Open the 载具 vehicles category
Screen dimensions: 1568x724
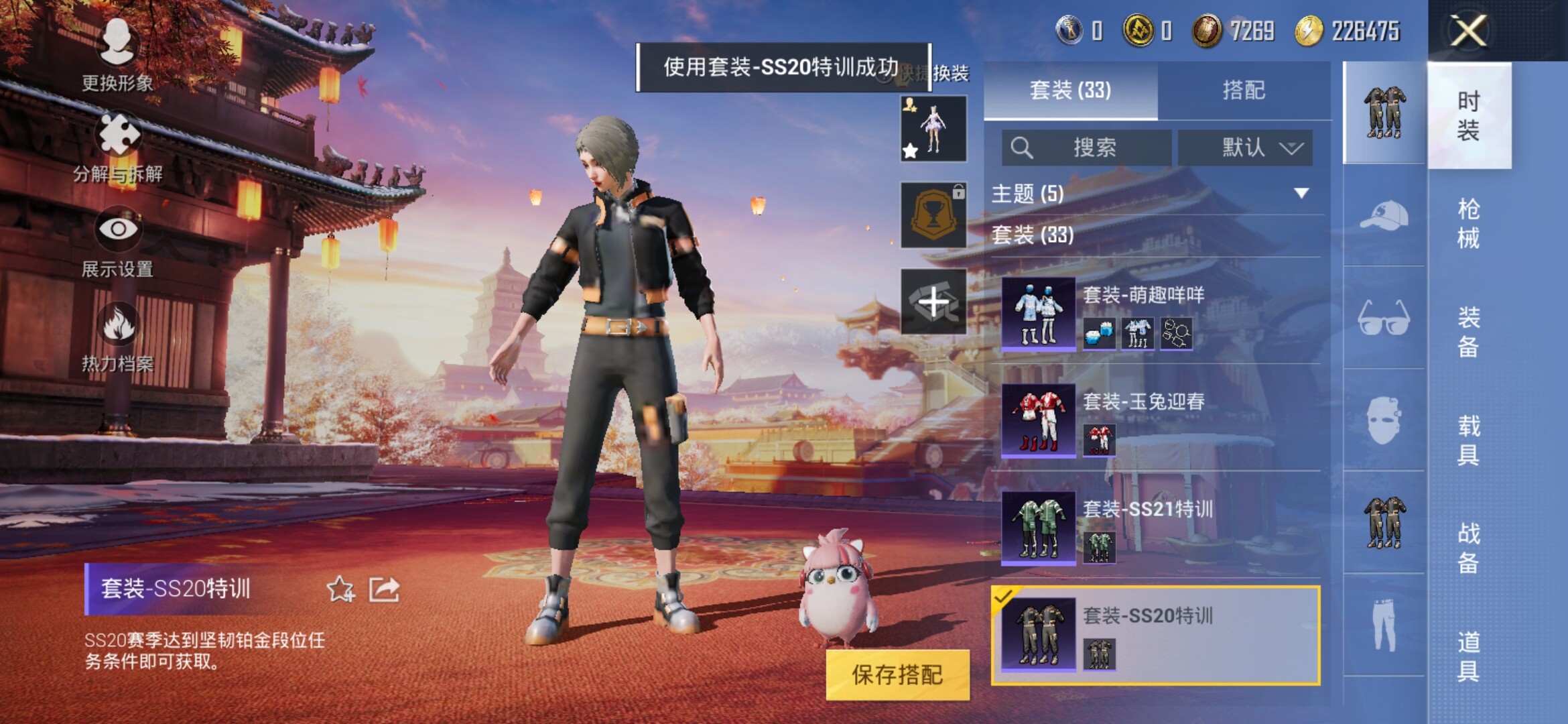(x=1468, y=440)
